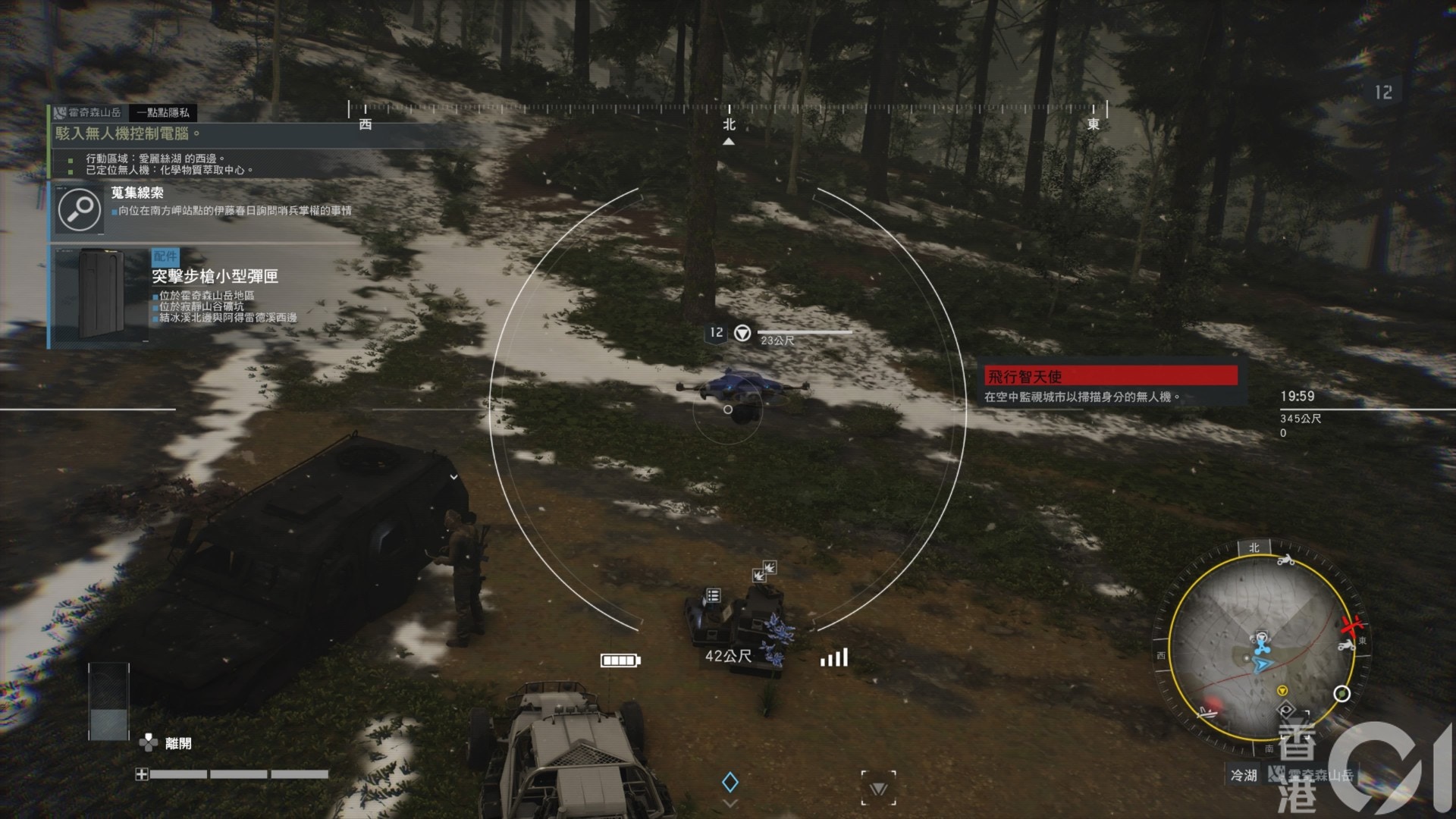Click the blue diamond icon at screen bottom
Viewport: 1456px width, 819px height.
pos(730,782)
